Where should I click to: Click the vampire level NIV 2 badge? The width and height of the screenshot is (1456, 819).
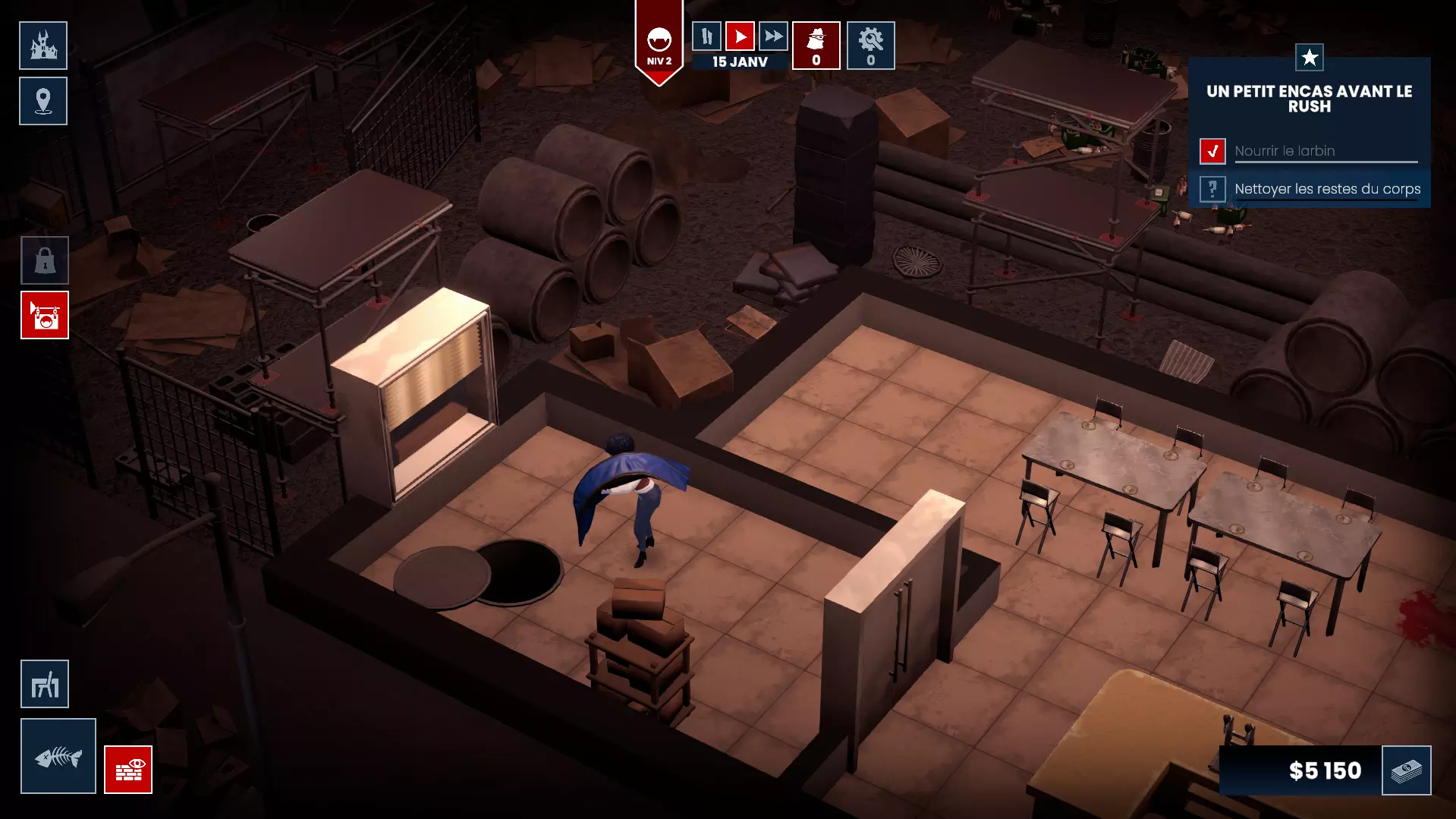[x=659, y=44]
